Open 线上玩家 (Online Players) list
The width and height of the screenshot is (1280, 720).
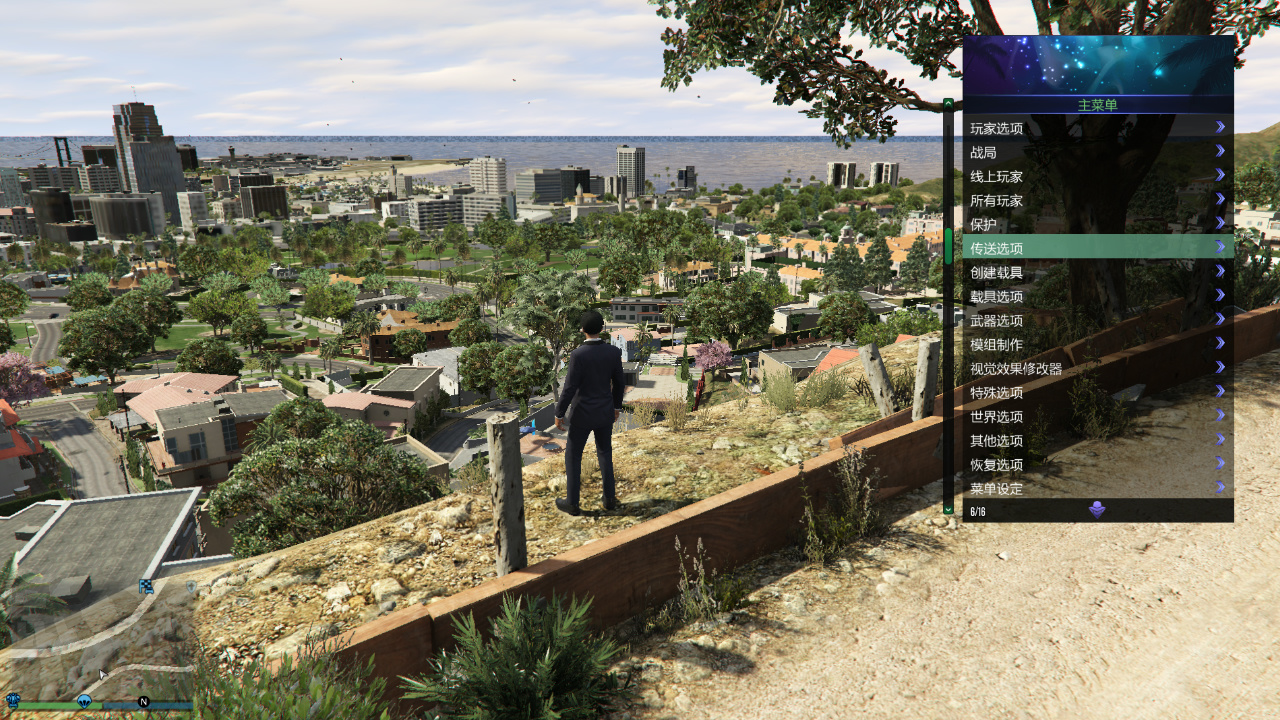[1097, 176]
